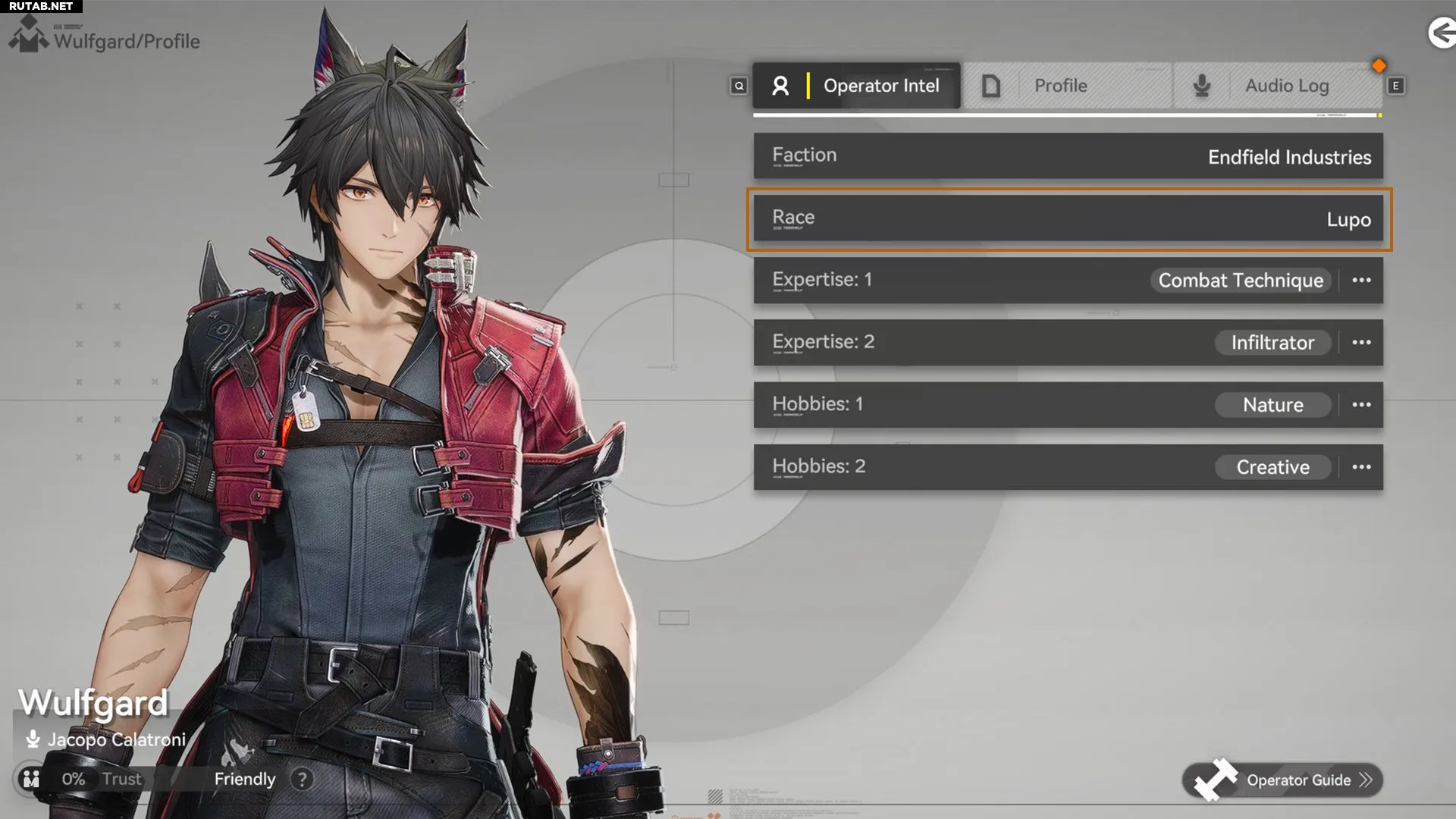Choose the Infiltrator expertise tag
The height and width of the screenshot is (819, 1456).
(1272, 343)
